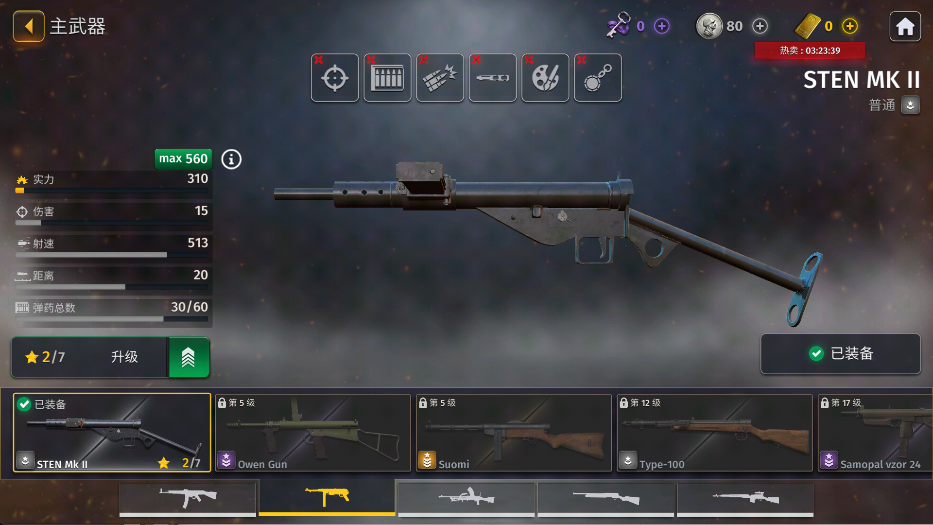Switch to the light machine gun category tab
Viewport: 933px width, 525px height.
pyautogui.click(x=466, y=497)
